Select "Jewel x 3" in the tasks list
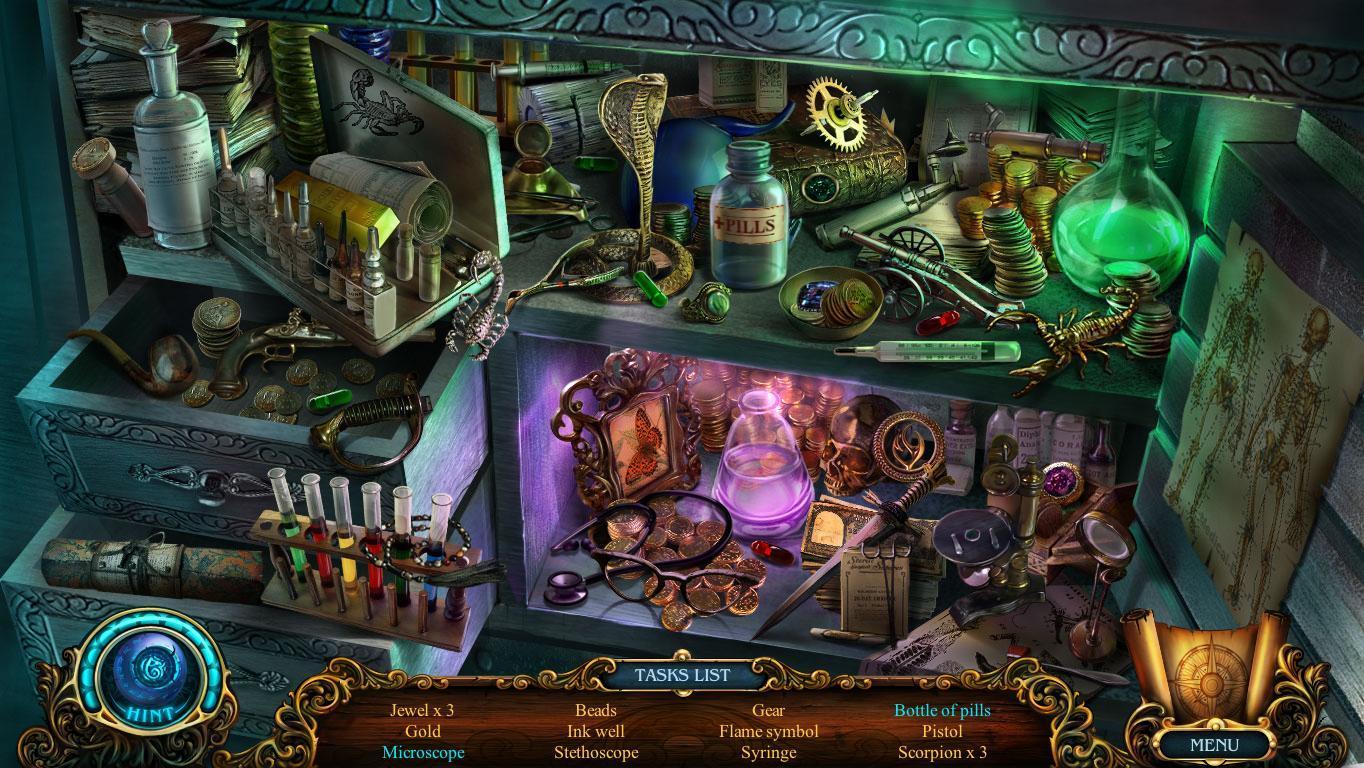Viewport: 1364px width, 768px height. pyautogui.click(x=422, y=711)
